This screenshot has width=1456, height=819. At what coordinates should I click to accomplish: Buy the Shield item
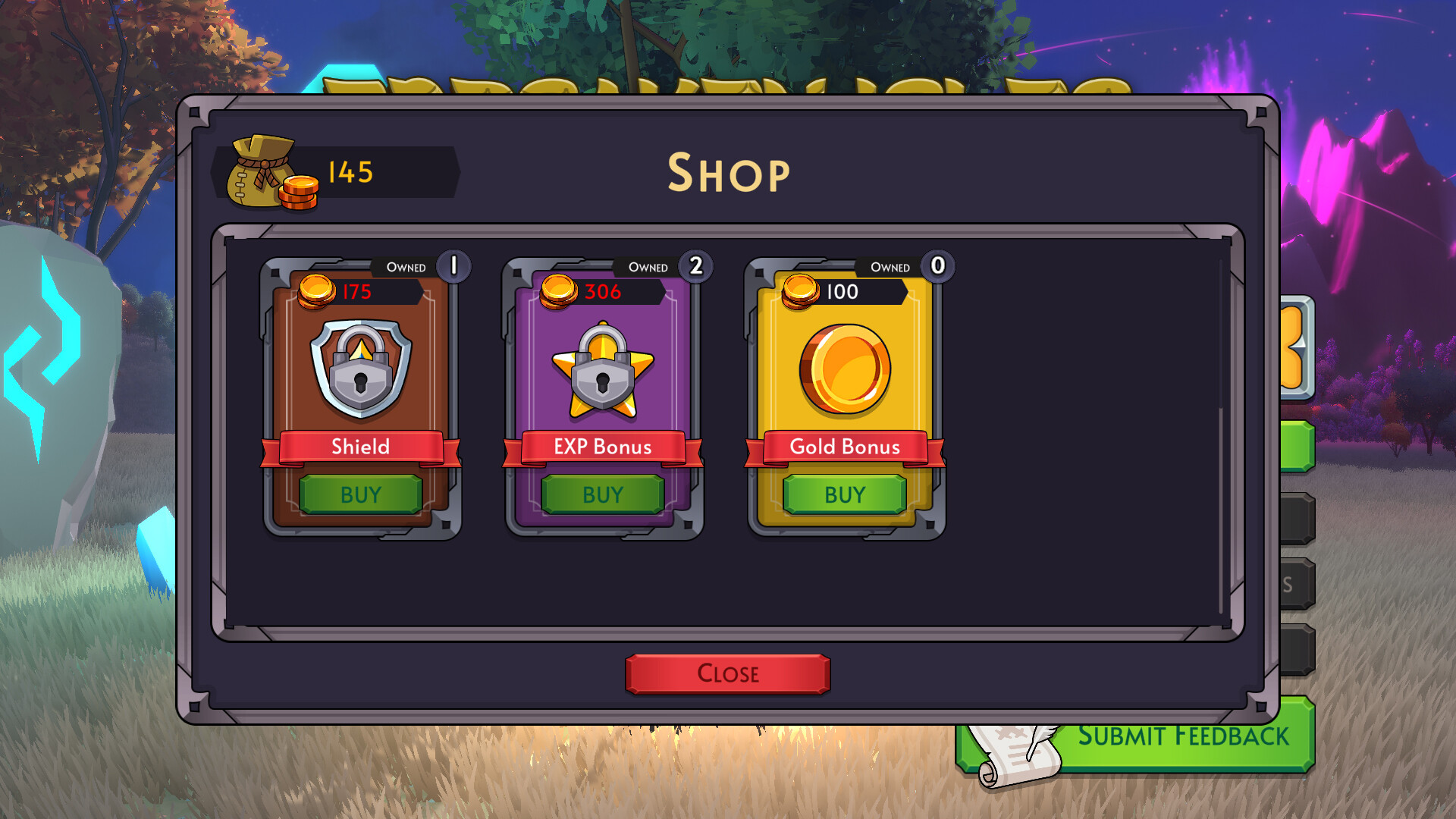360,495
